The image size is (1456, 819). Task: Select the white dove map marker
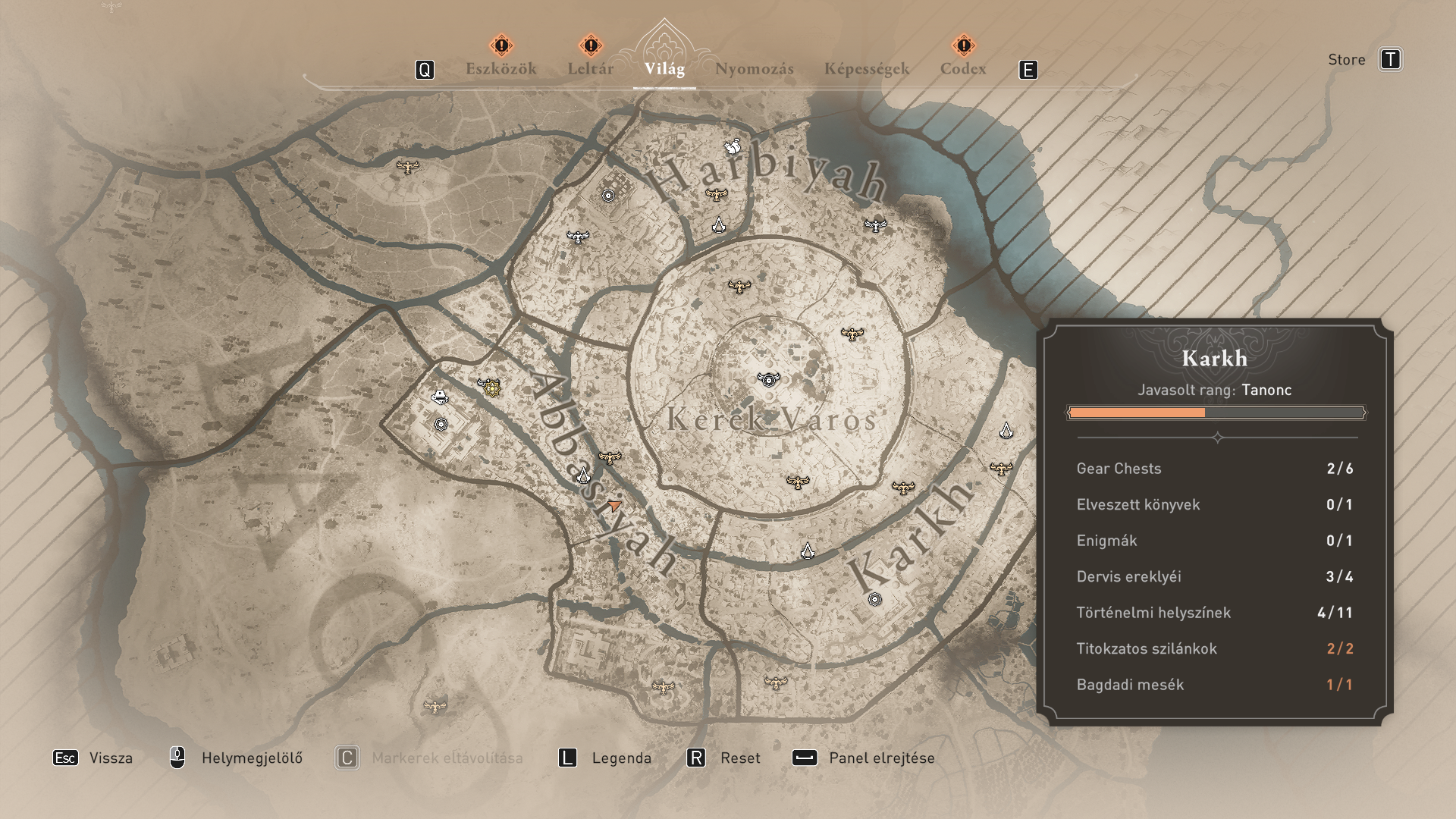[x=732, y=146]
